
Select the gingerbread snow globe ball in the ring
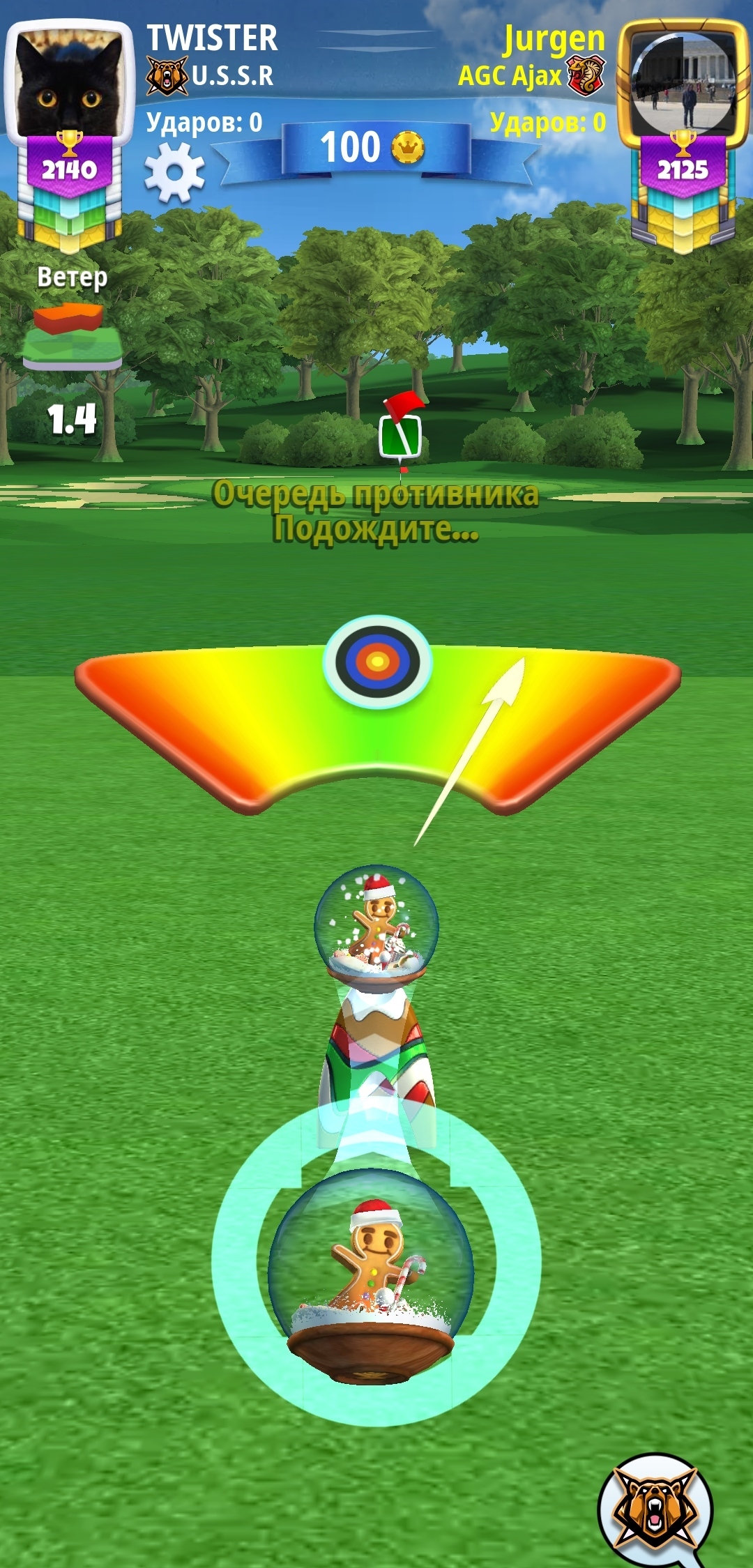[372, 1271]
